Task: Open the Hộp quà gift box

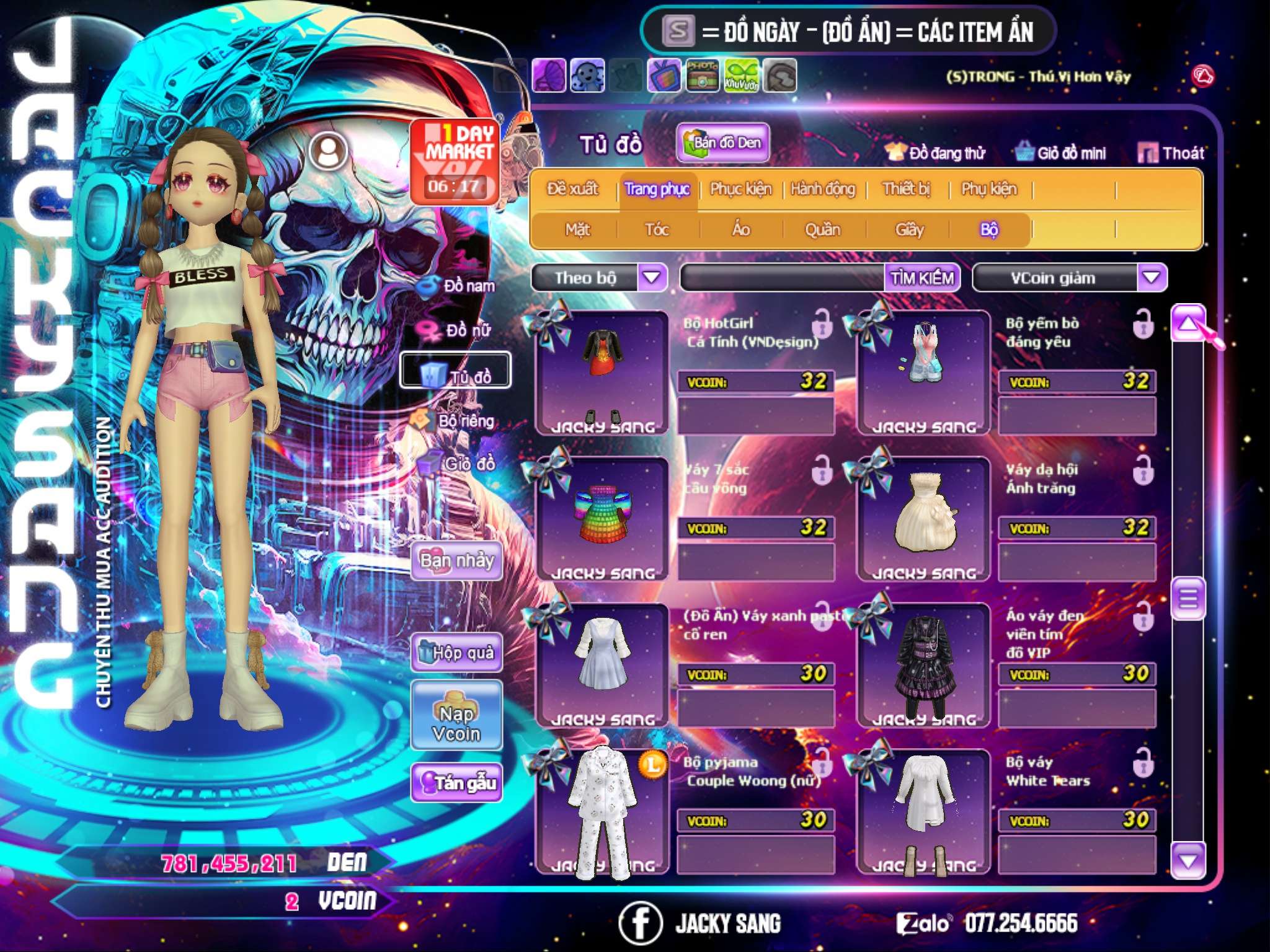Action: 457,652
